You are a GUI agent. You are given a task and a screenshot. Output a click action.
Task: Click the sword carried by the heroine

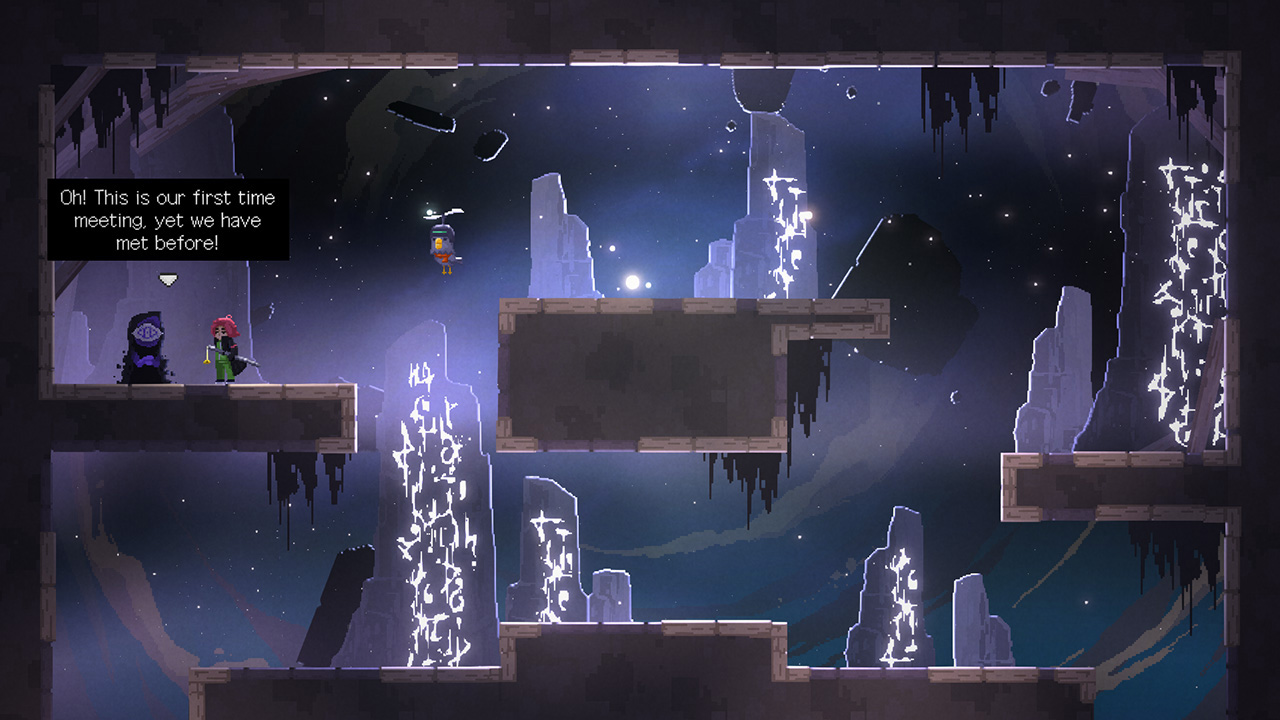click(x=244, y=360)
